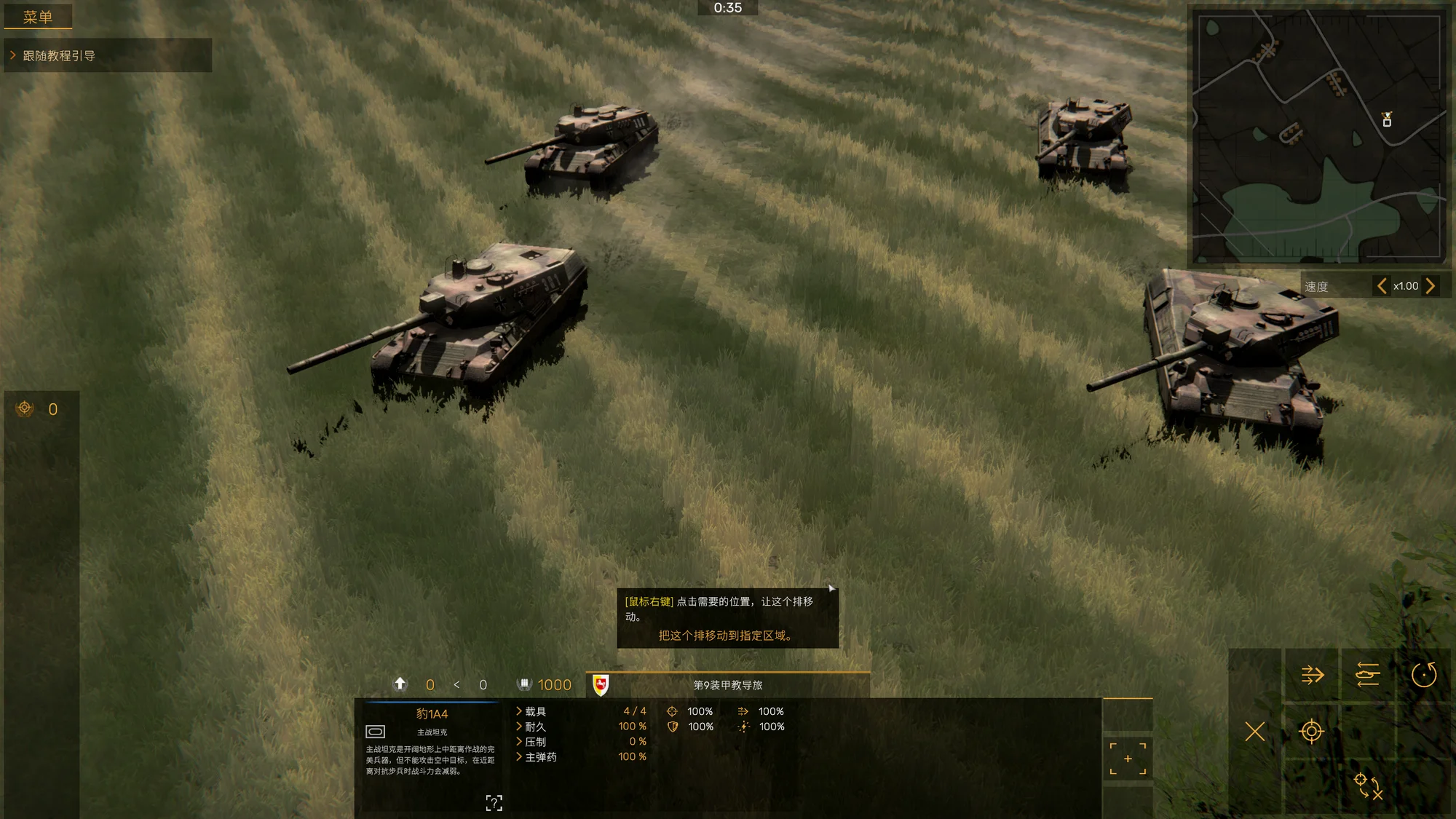The width and height of the screenshot is (1456, 819).
Task: Click the focus-on-unit camera bracket button
Action: (x=1128, y=759)
